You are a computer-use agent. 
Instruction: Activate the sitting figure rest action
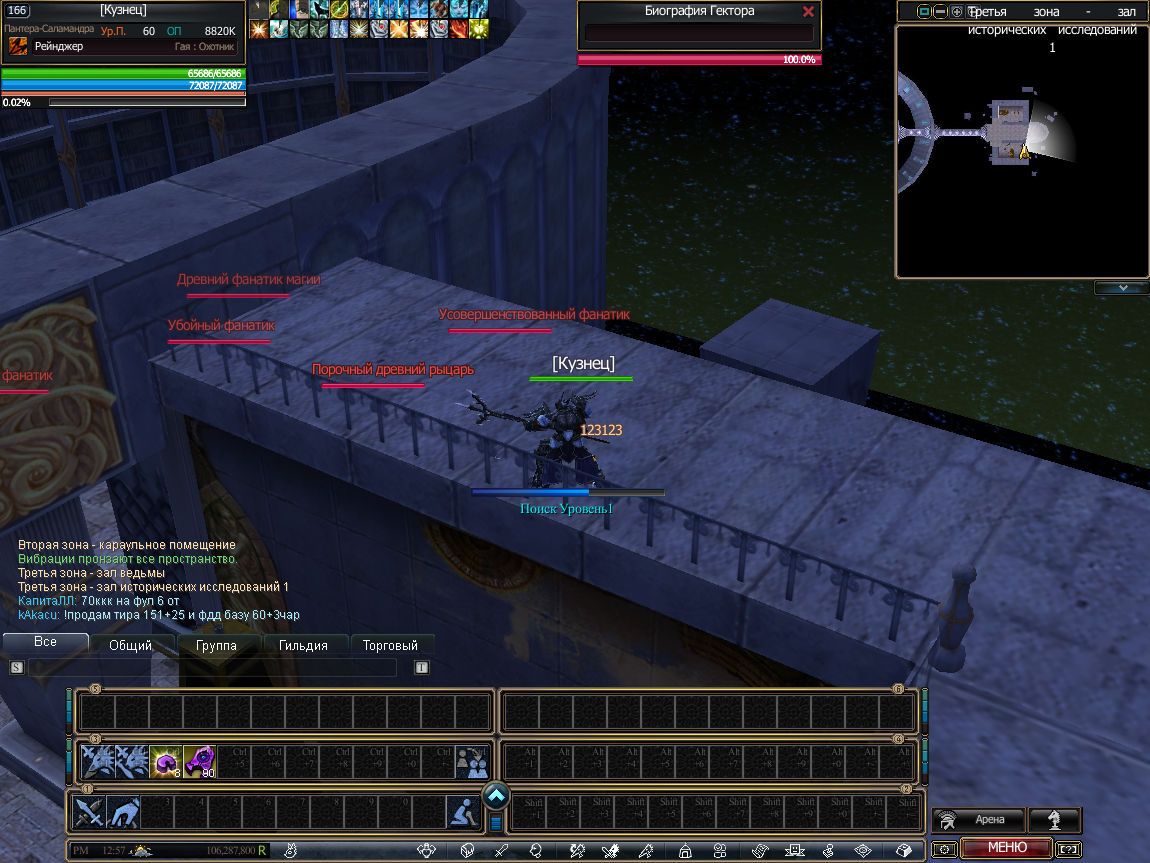pyautogui.click(x=461, y=811)
